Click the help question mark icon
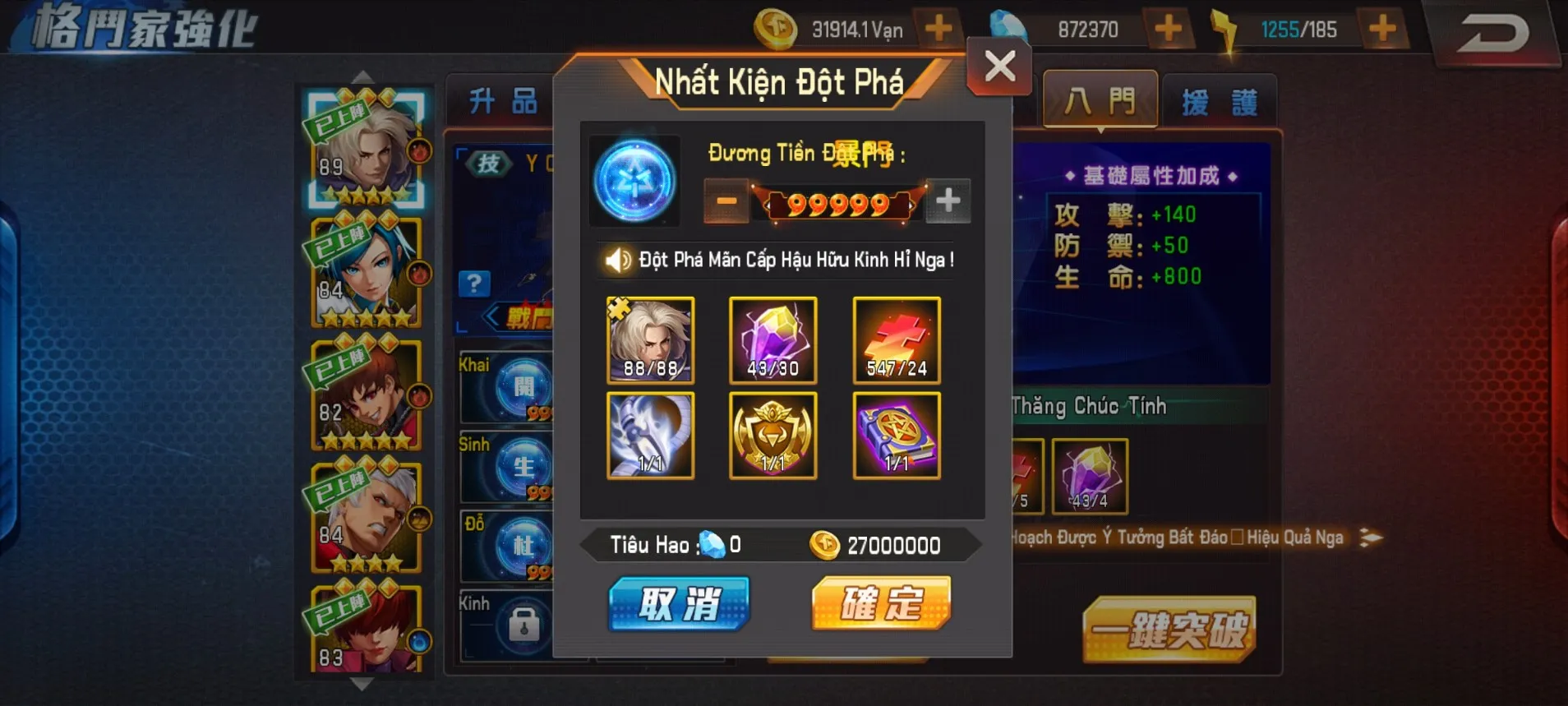Screen dimensions: 1568x706 [x=473, y=284]
